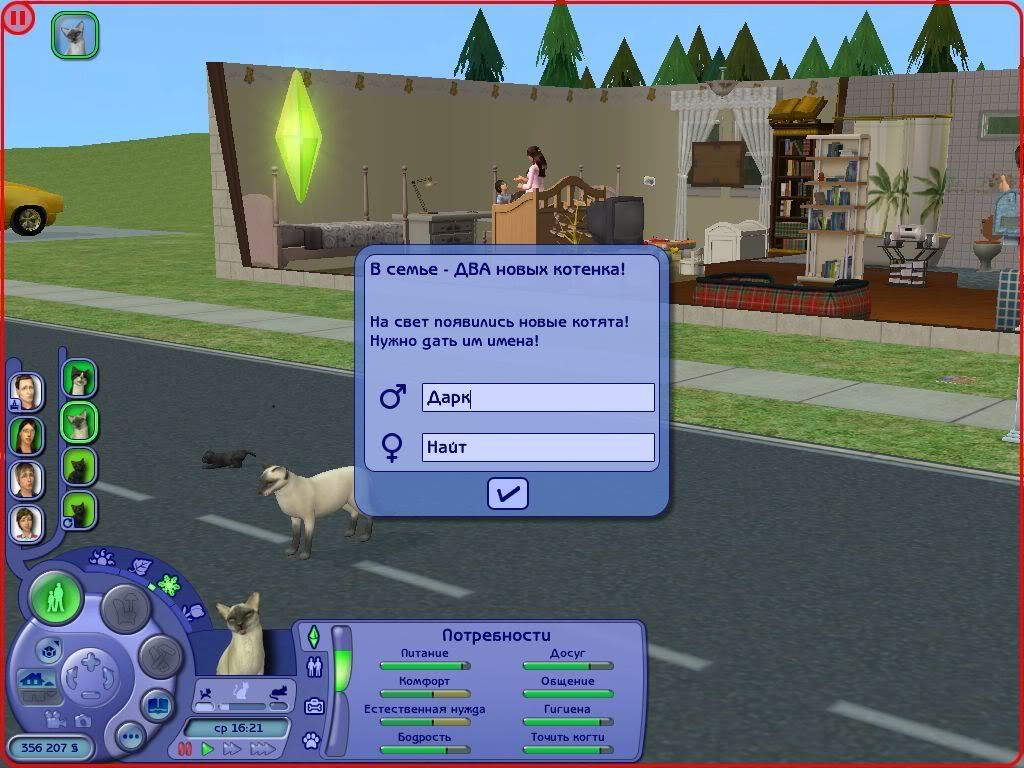Viewport: 1024px width, 768px height.
Task: Click the male kitten name field
Action: click(538, 397)
